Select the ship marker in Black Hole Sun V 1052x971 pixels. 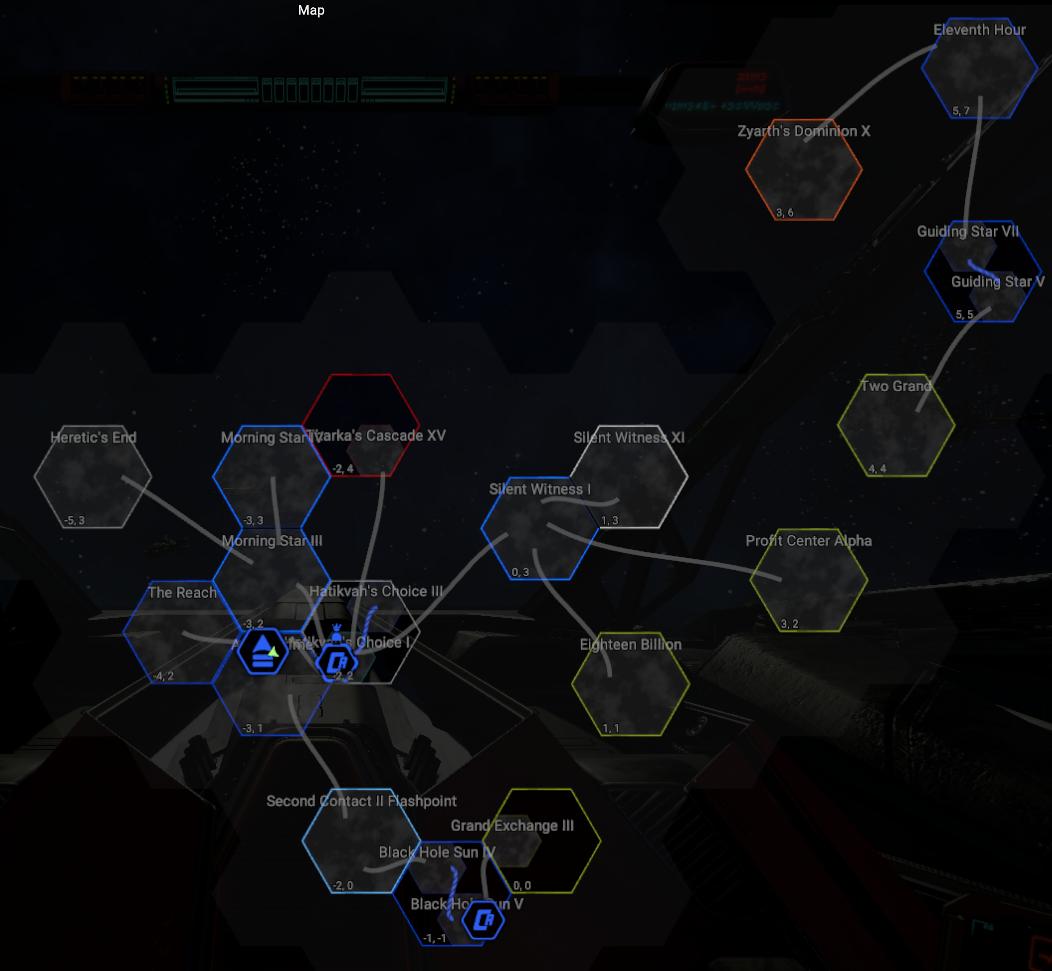tap(483, 919)
